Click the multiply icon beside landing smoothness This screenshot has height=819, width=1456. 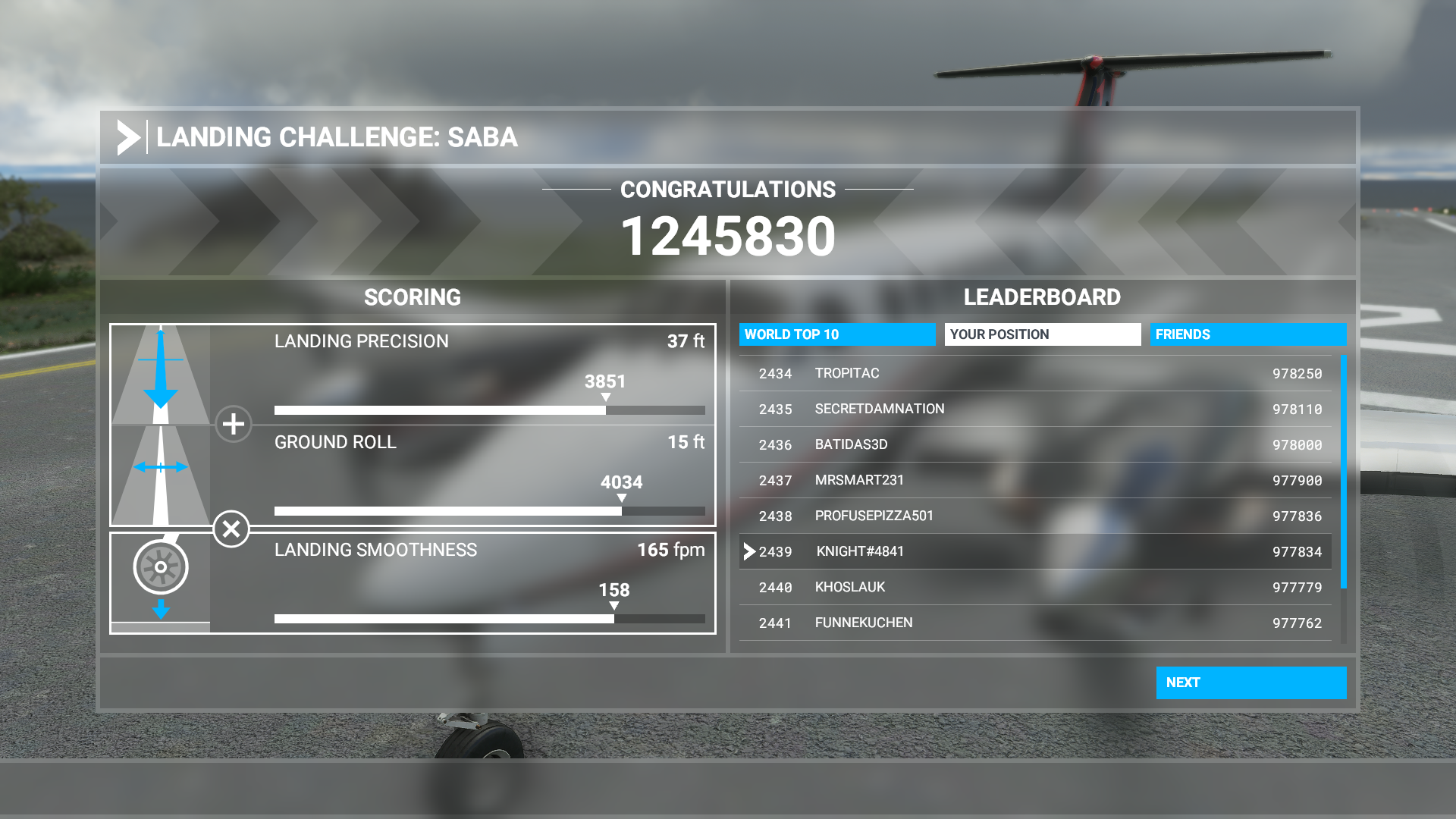234,529
